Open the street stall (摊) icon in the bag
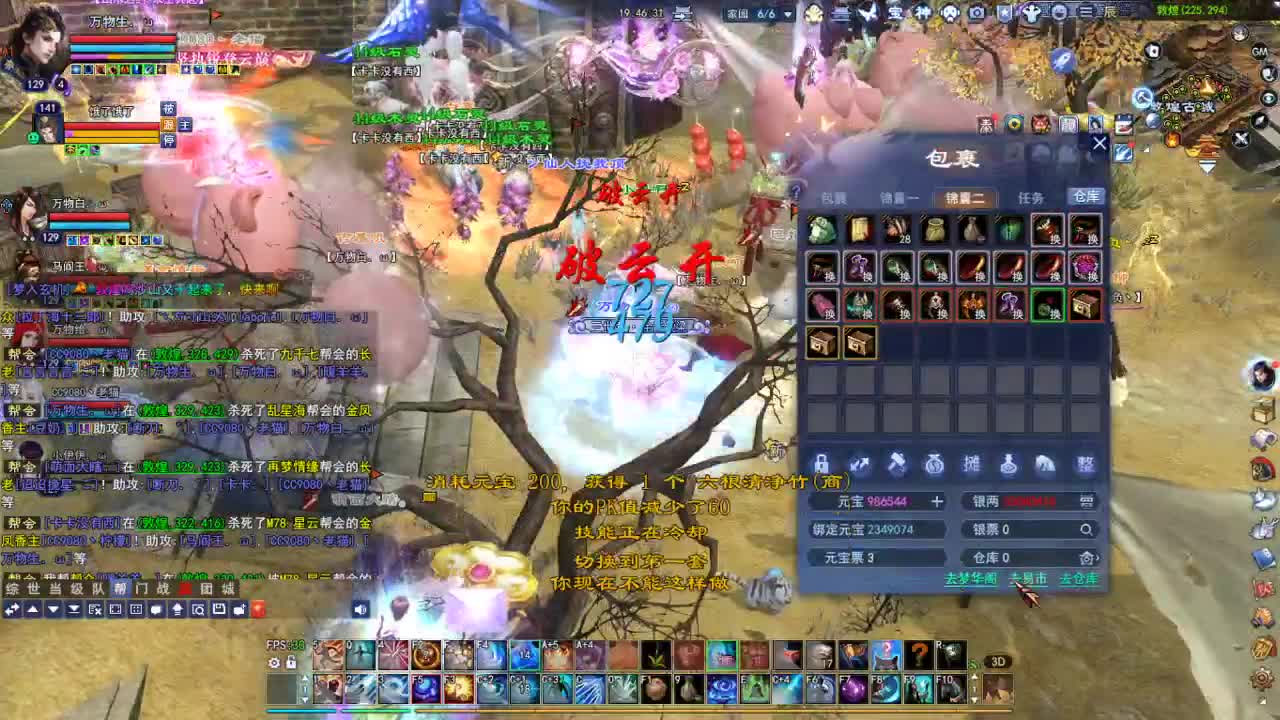This screenshot has width=1280, height=720. [970, 462]
